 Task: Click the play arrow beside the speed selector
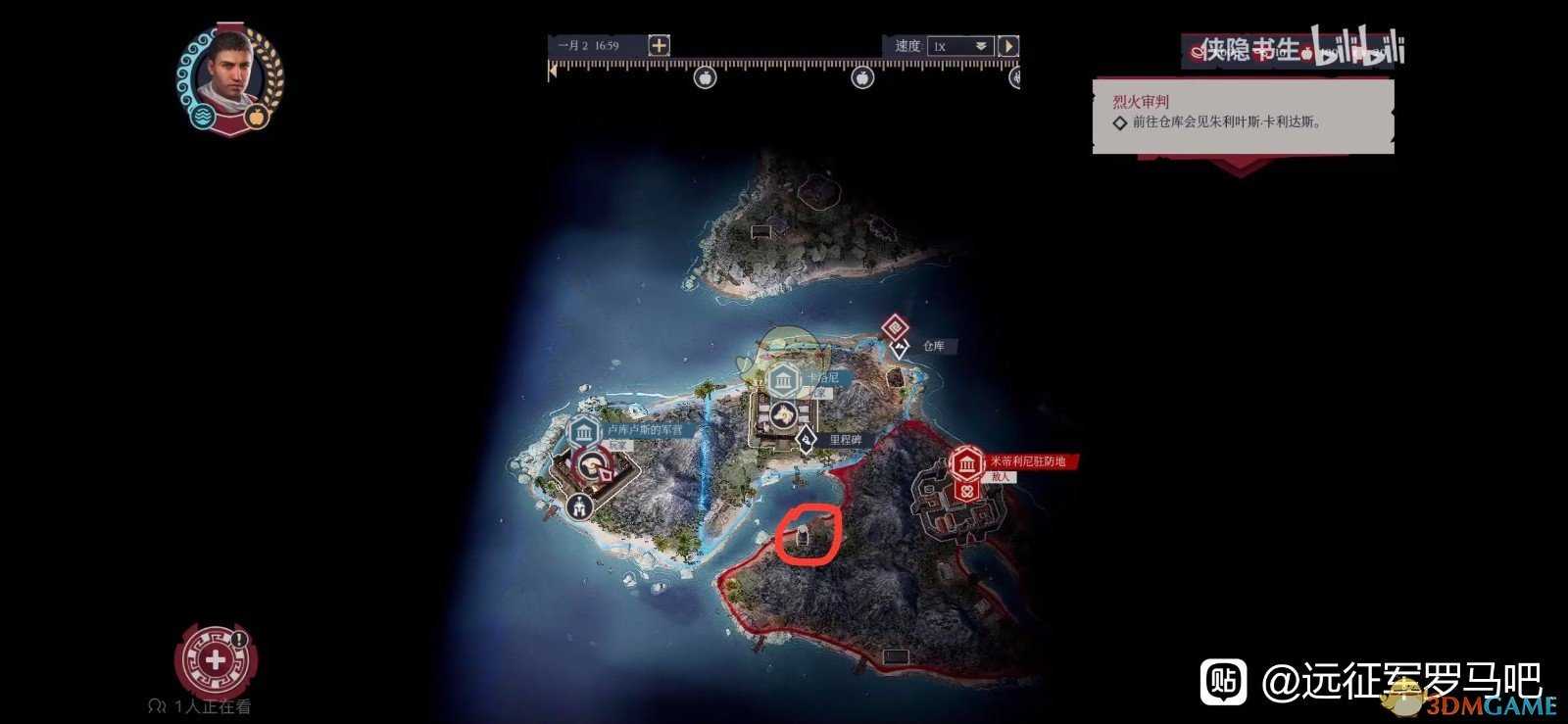click(x=1010, y=45)
